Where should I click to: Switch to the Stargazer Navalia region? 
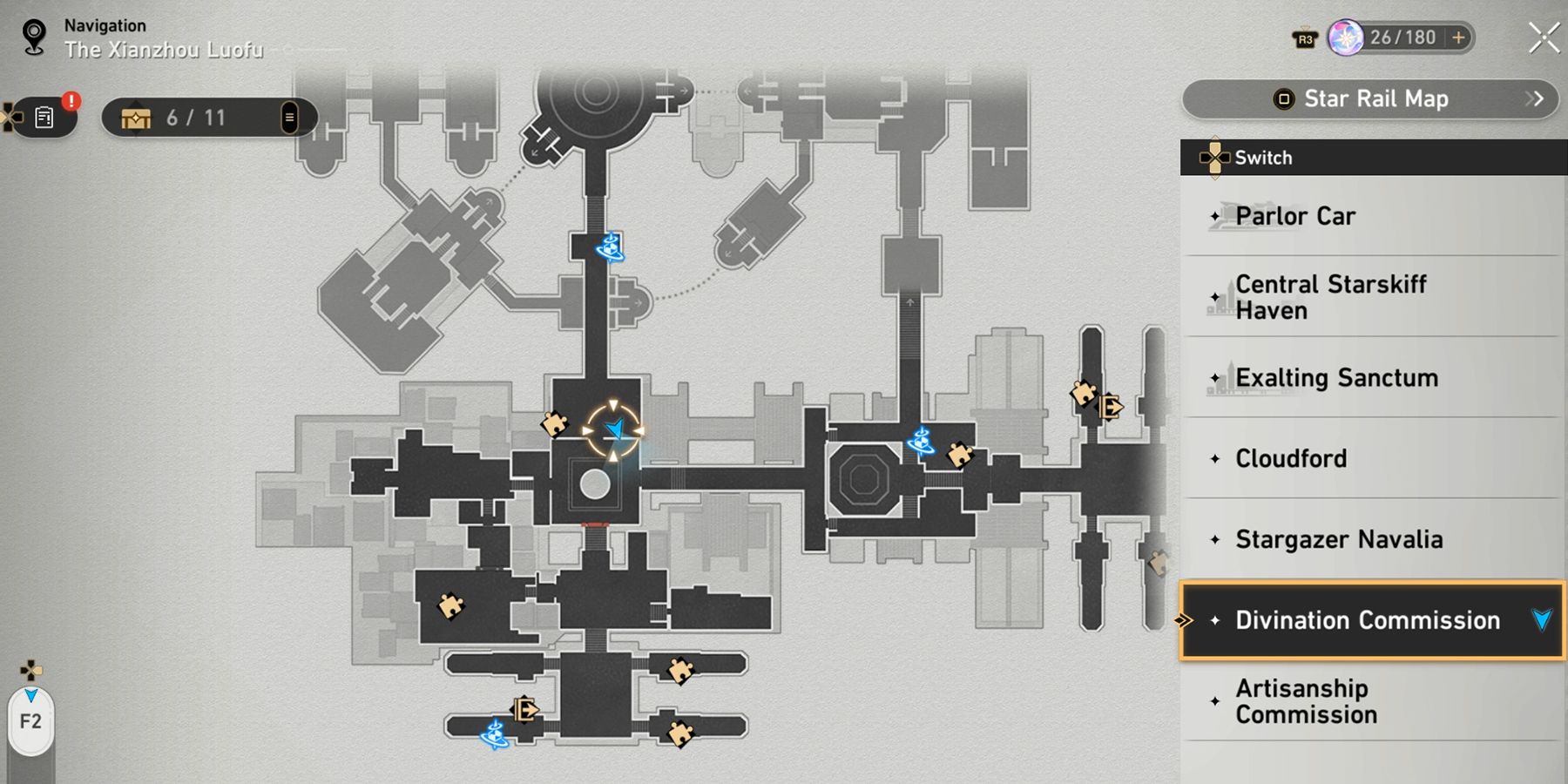click(x=1339, y=539)
